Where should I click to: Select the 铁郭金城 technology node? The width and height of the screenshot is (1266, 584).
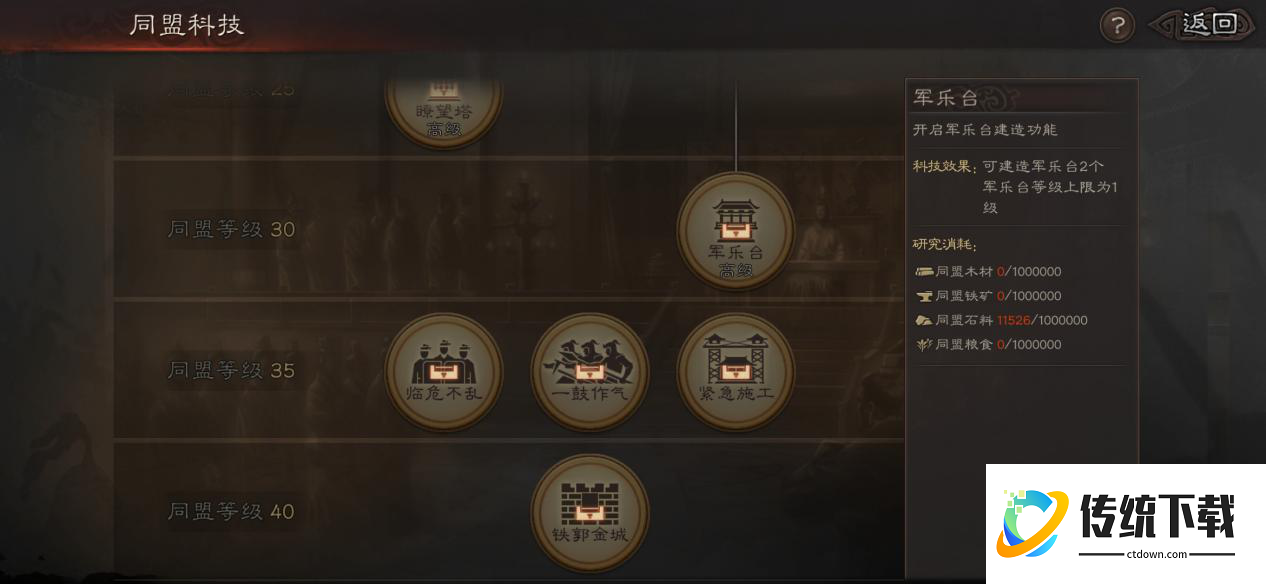click(589, 513)
